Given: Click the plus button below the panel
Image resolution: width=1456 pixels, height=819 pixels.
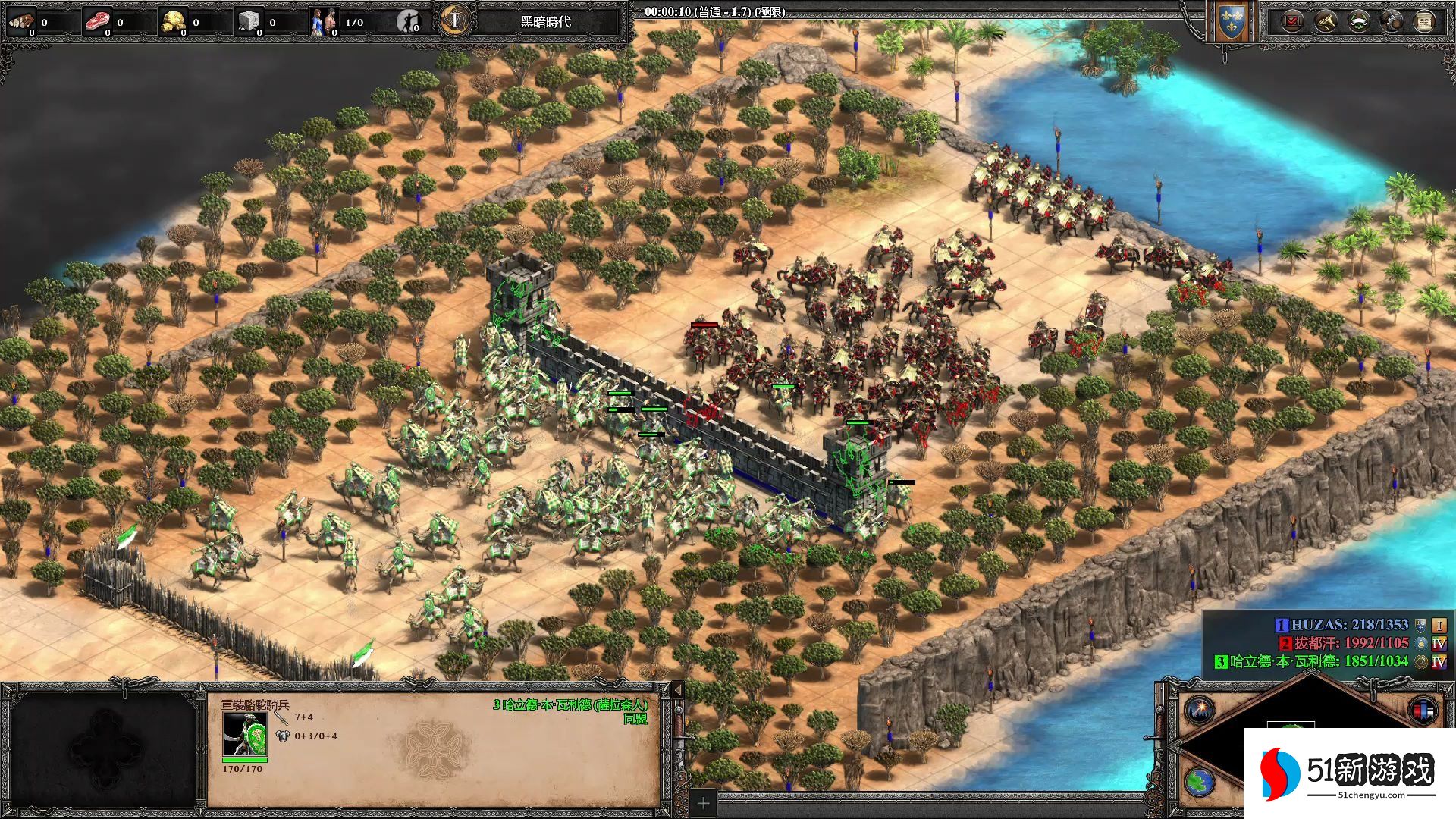Looking at the screenshot, I should [x=703, y=803].
